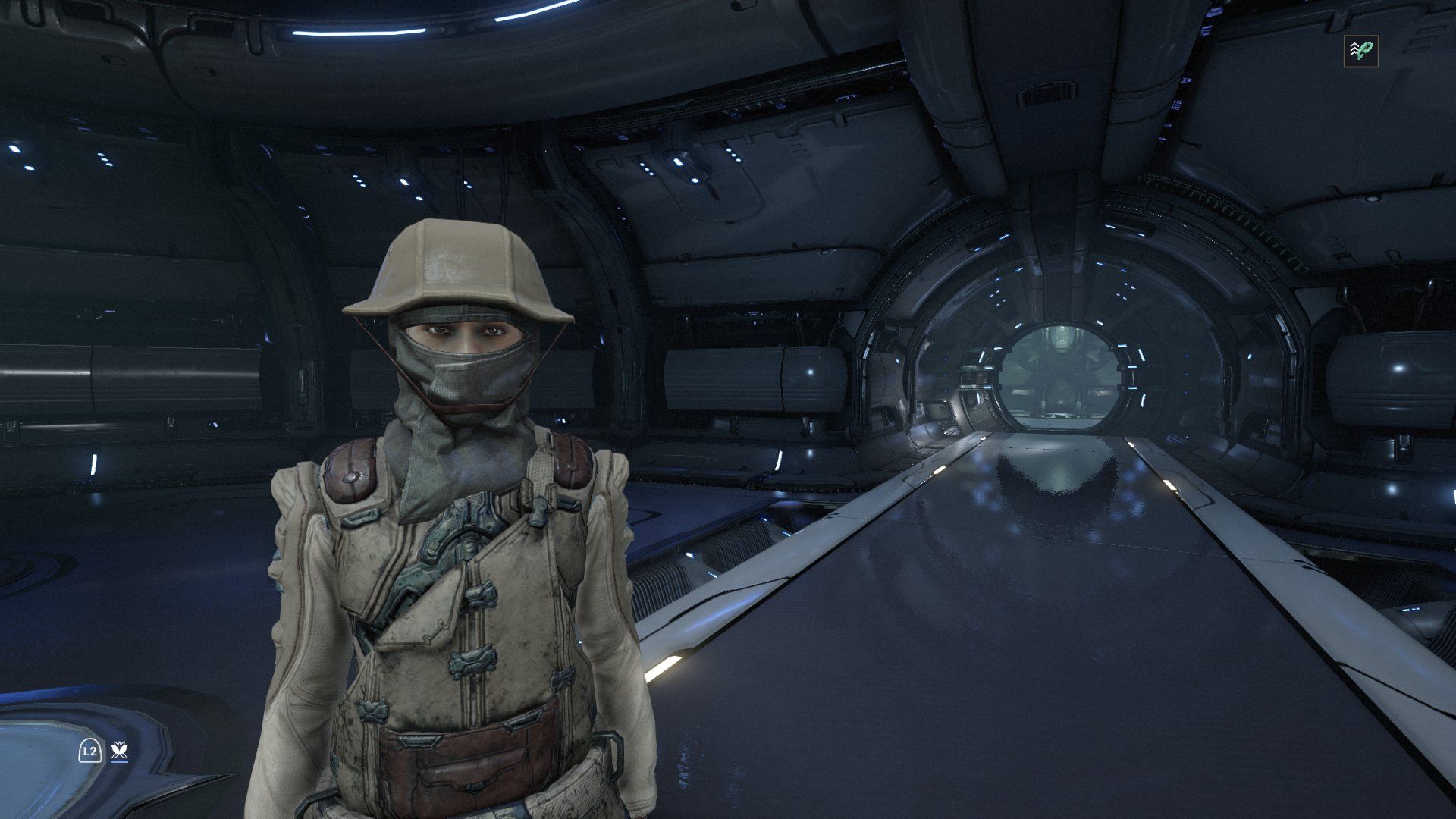Screen dimensions: 1456x819
Task: Click the Transference lotus icon
Action: click(x=119, y=751)
